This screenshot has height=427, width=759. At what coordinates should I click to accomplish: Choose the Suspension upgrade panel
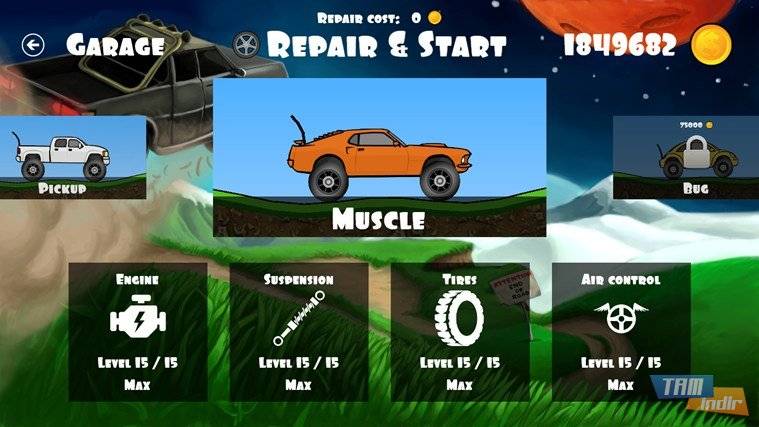(x=299, y=331)
